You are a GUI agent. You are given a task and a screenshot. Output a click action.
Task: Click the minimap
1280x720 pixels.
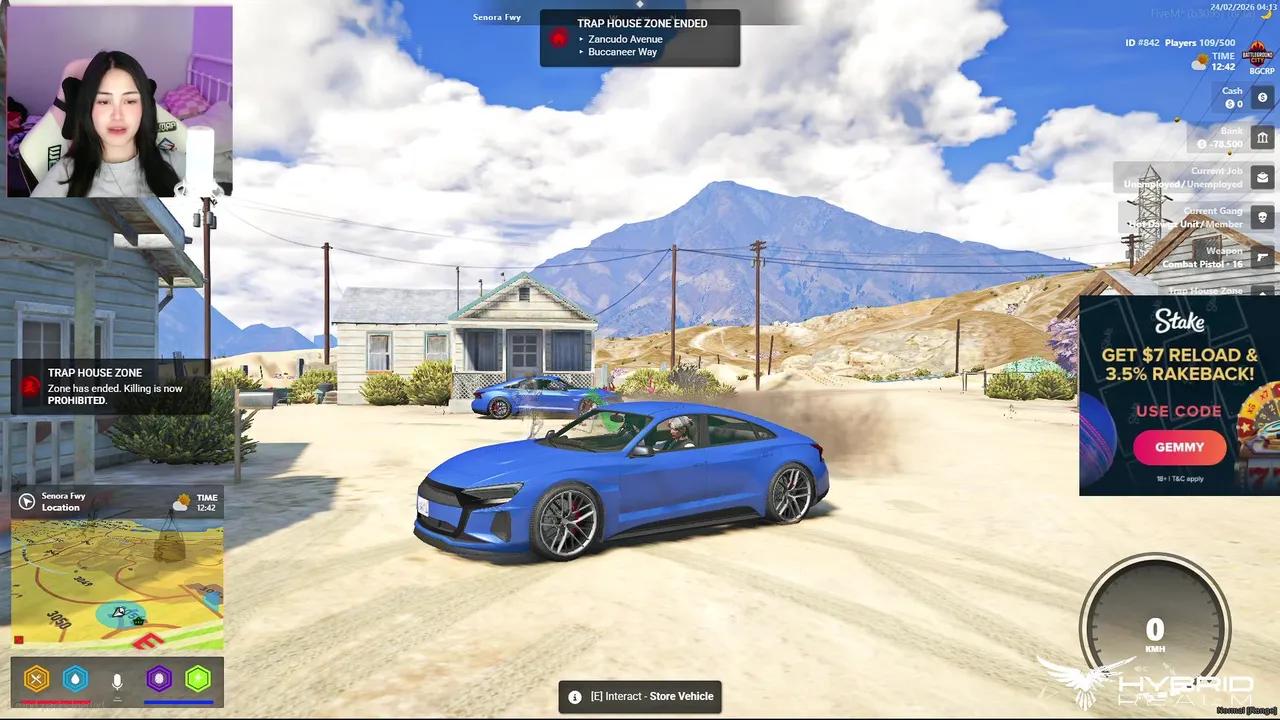tap(117, 584)
